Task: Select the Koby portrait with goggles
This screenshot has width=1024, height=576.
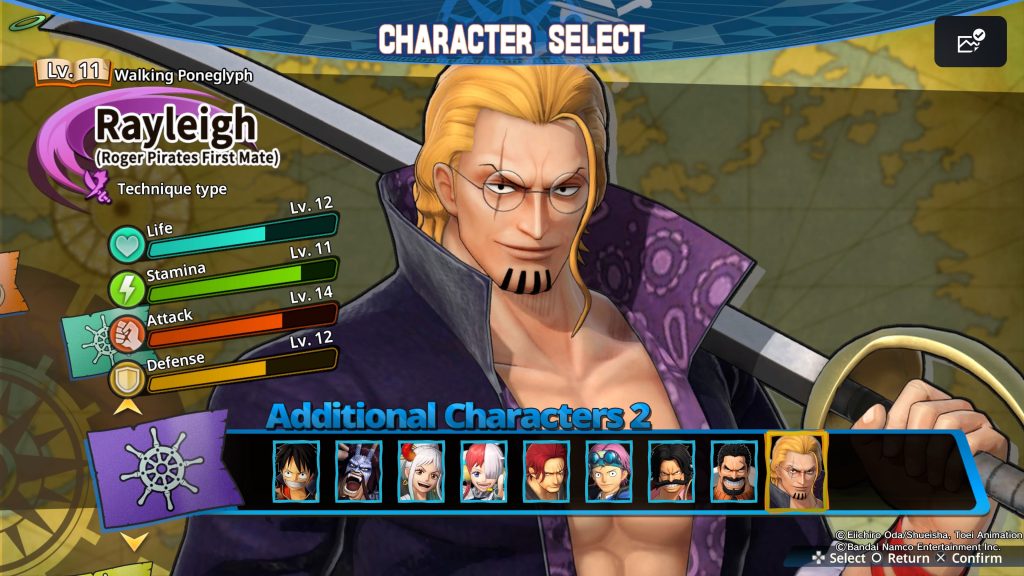Action: 608,471
